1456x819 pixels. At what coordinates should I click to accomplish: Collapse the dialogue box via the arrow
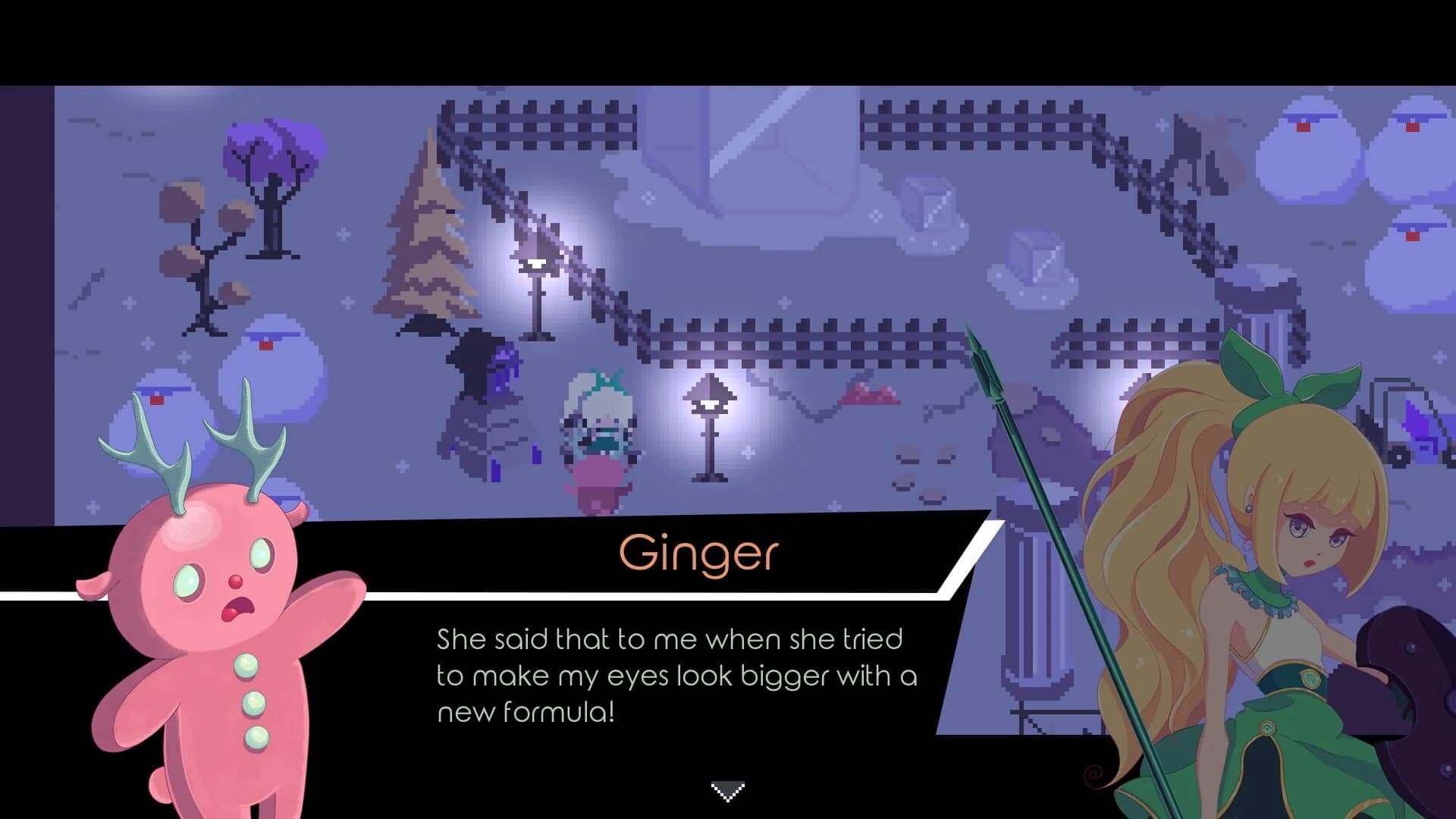click(727, 791)
